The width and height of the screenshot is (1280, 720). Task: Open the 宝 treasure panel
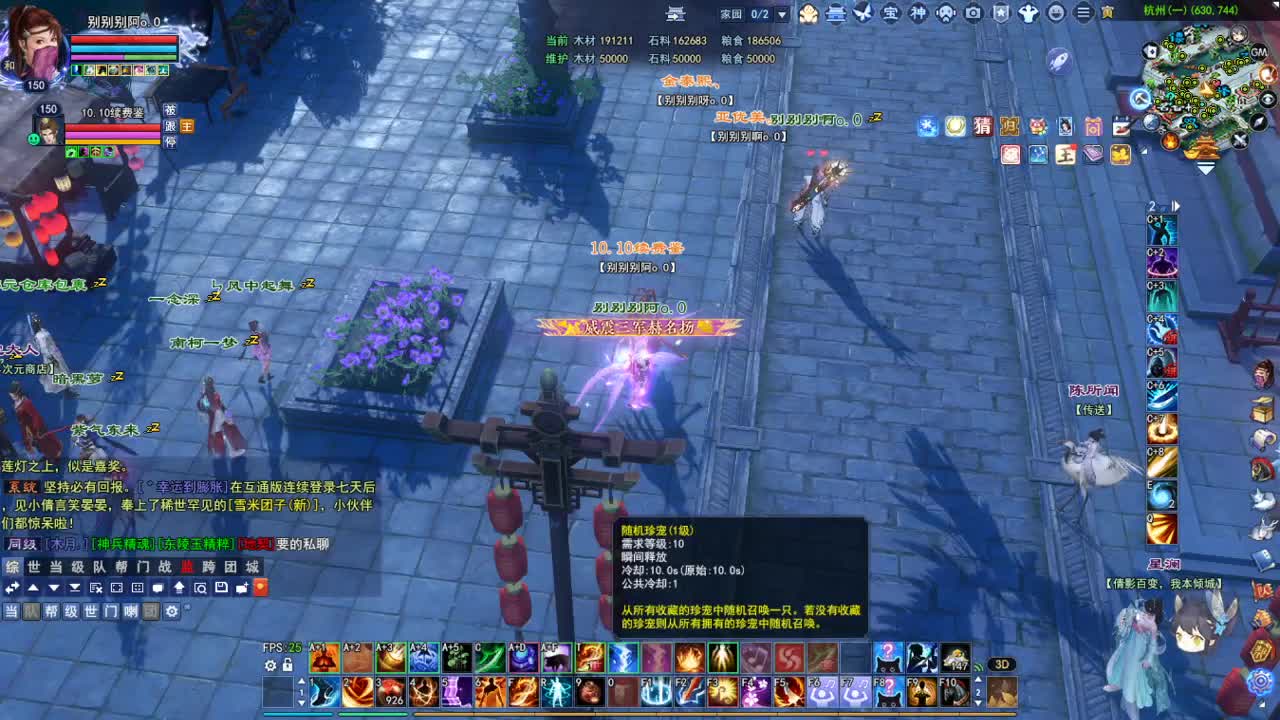click(890, 13)
